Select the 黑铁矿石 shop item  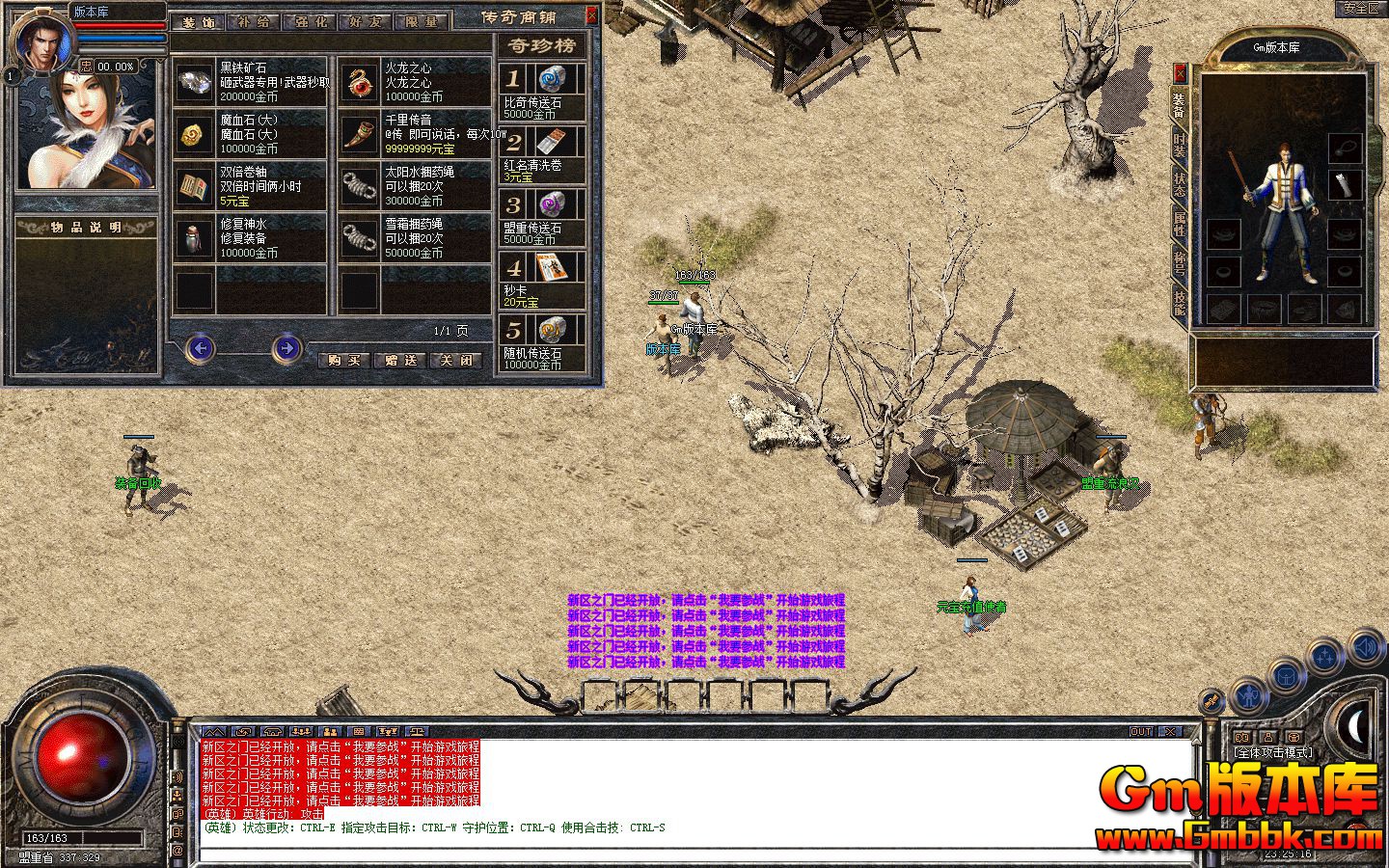click(252, 82)
